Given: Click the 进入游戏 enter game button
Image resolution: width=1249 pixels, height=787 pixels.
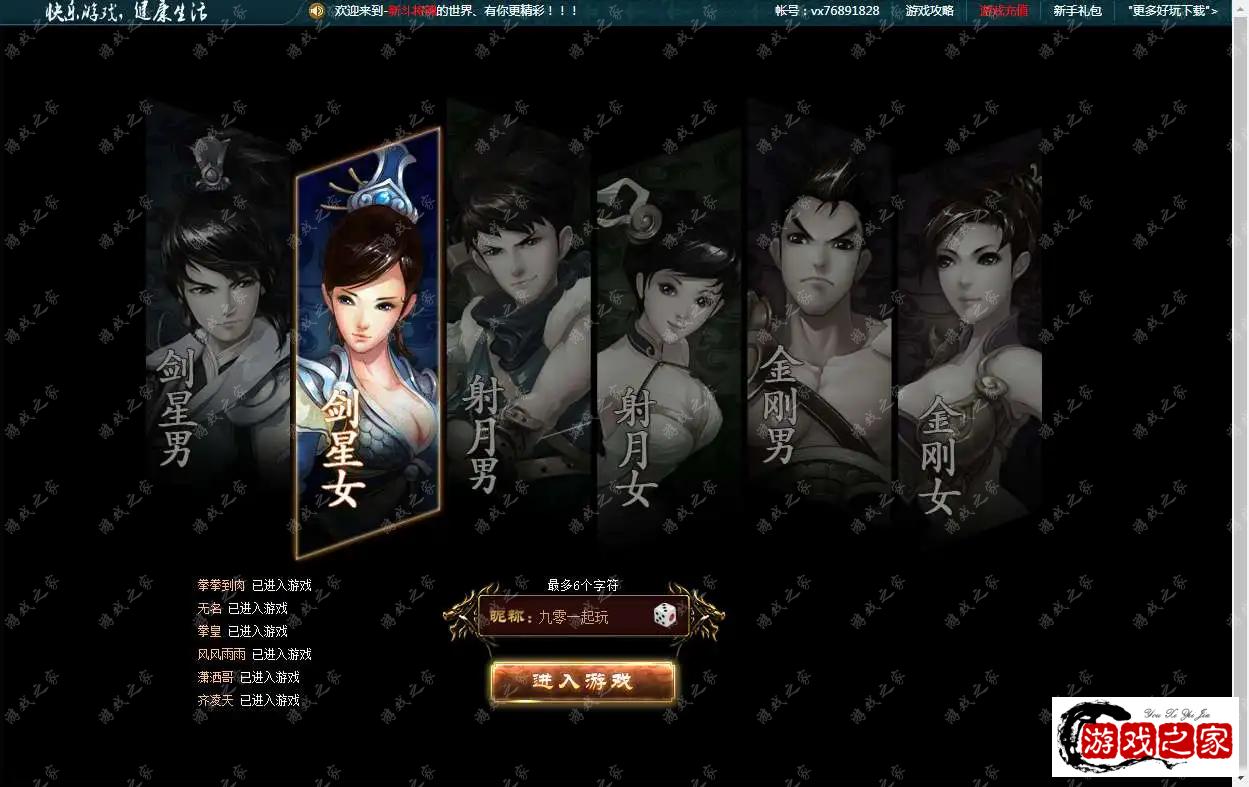Looking at the screenshot, I should click(x=583, y=682).
